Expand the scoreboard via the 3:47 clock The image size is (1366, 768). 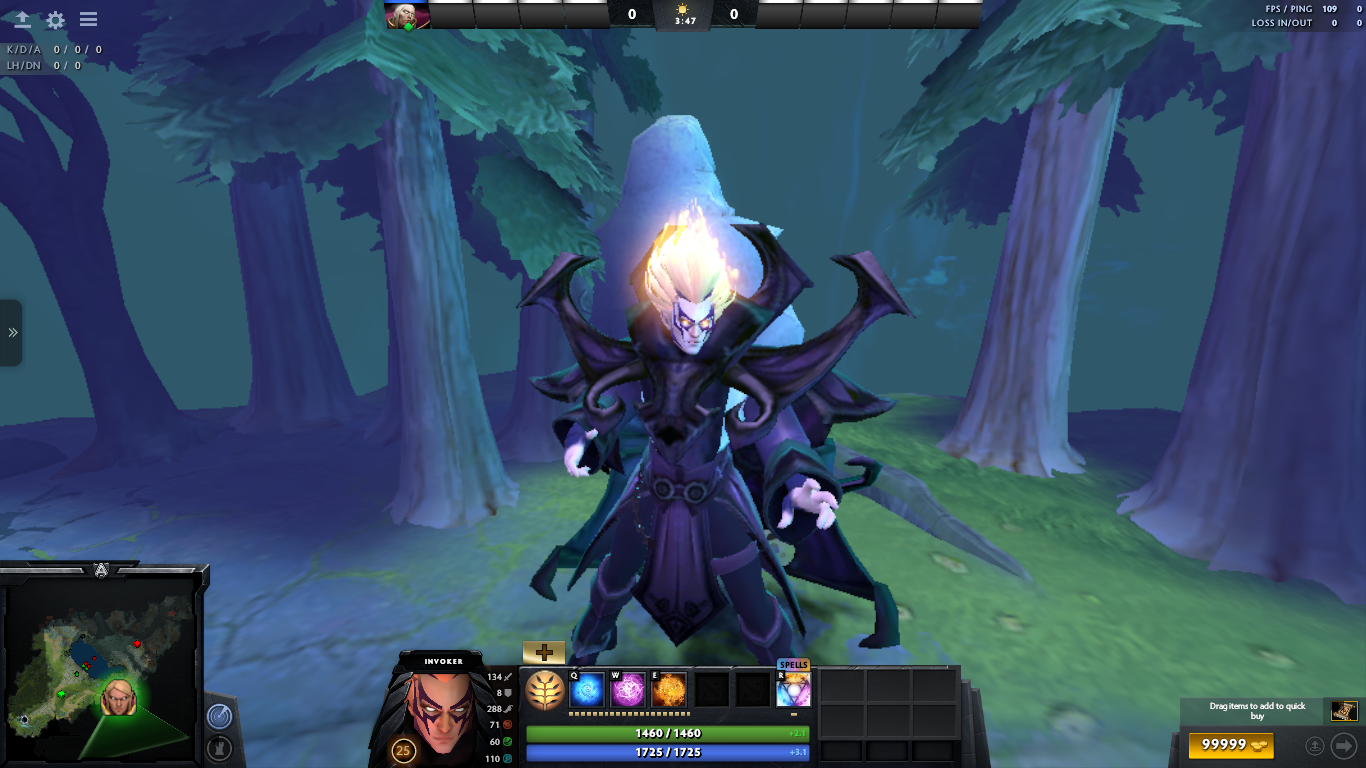click(x=683, y=15)
